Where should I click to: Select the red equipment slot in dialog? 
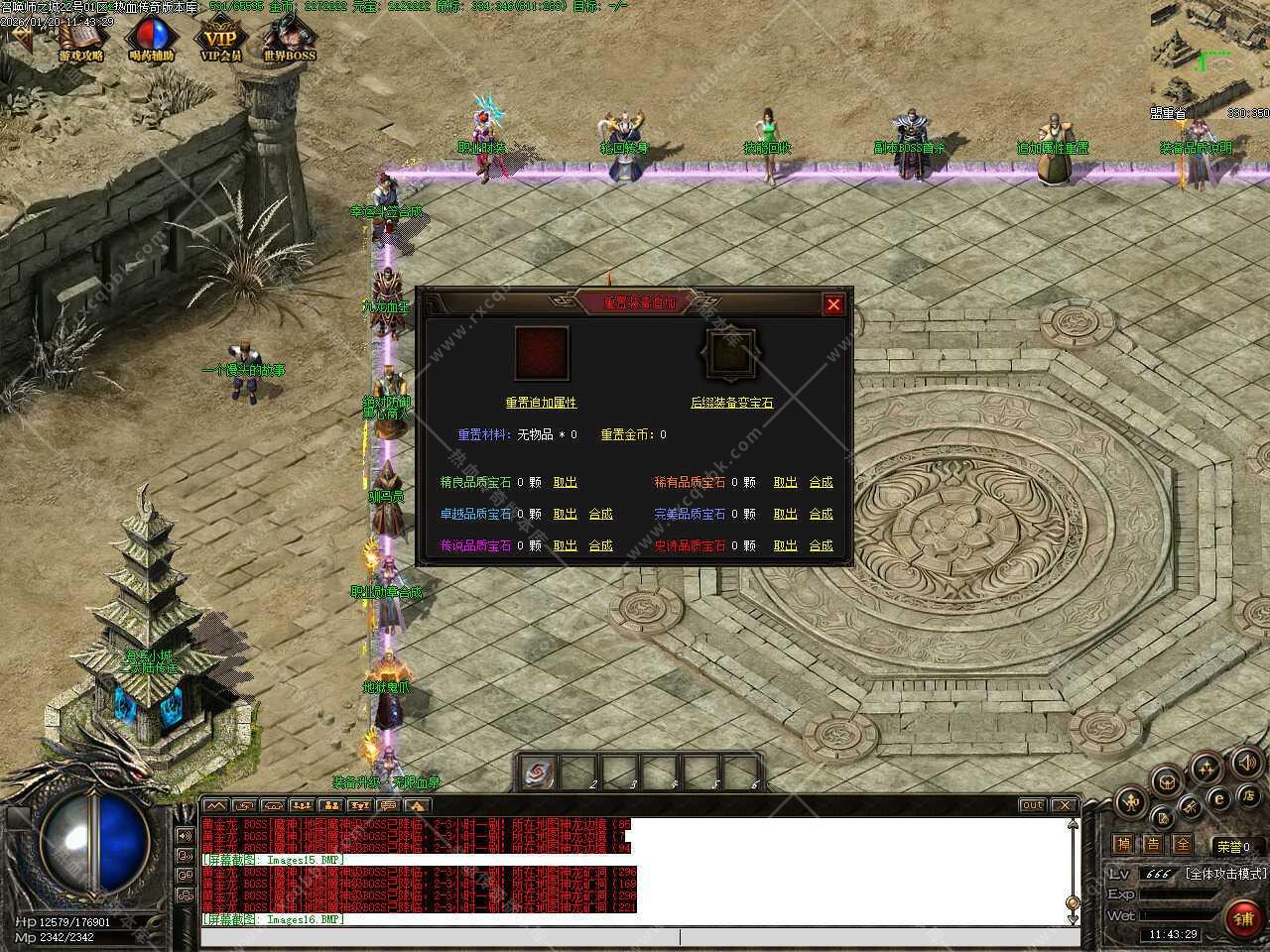[x=542, y=354]
